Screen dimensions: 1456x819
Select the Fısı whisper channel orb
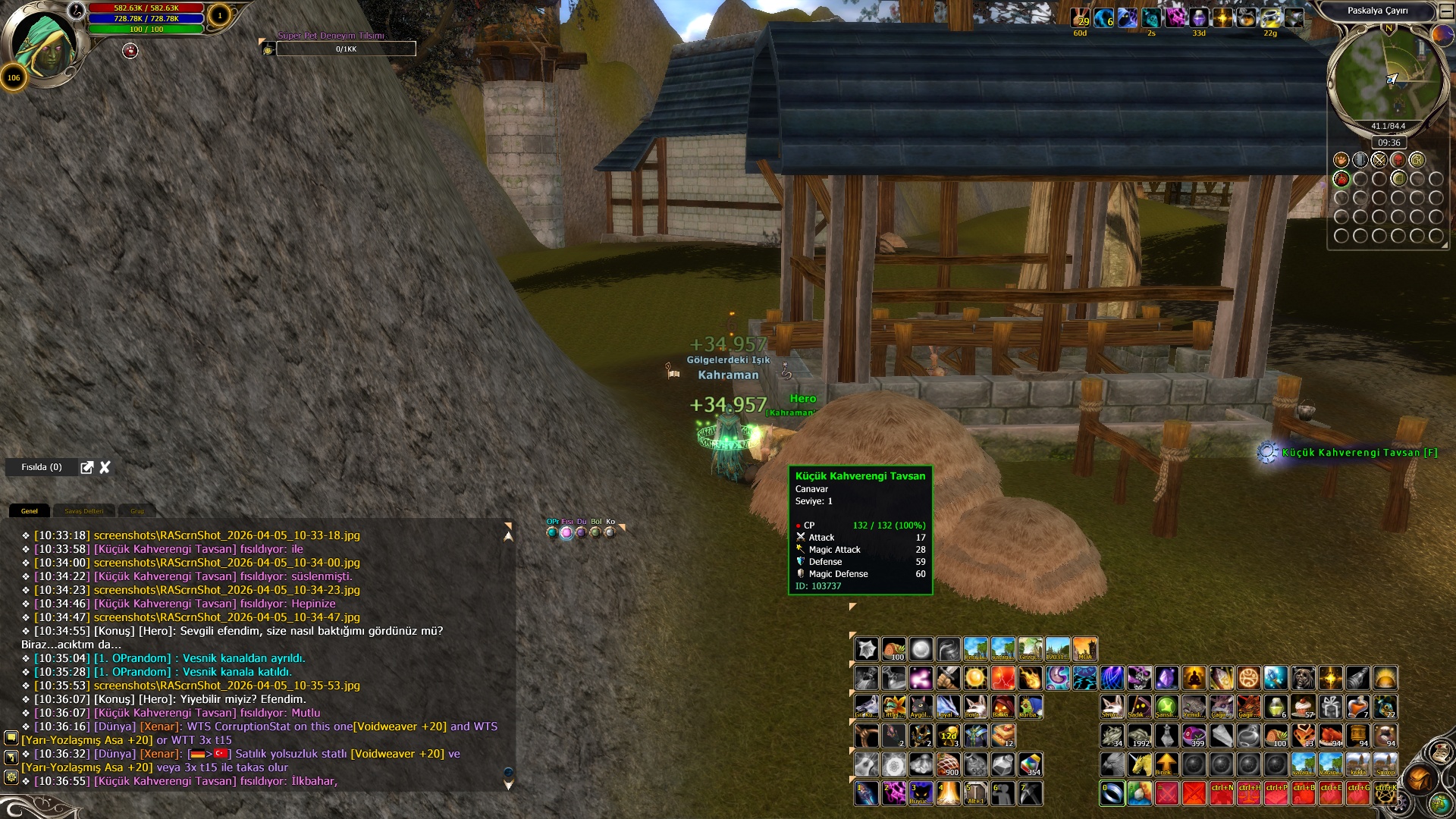[566, 532]
